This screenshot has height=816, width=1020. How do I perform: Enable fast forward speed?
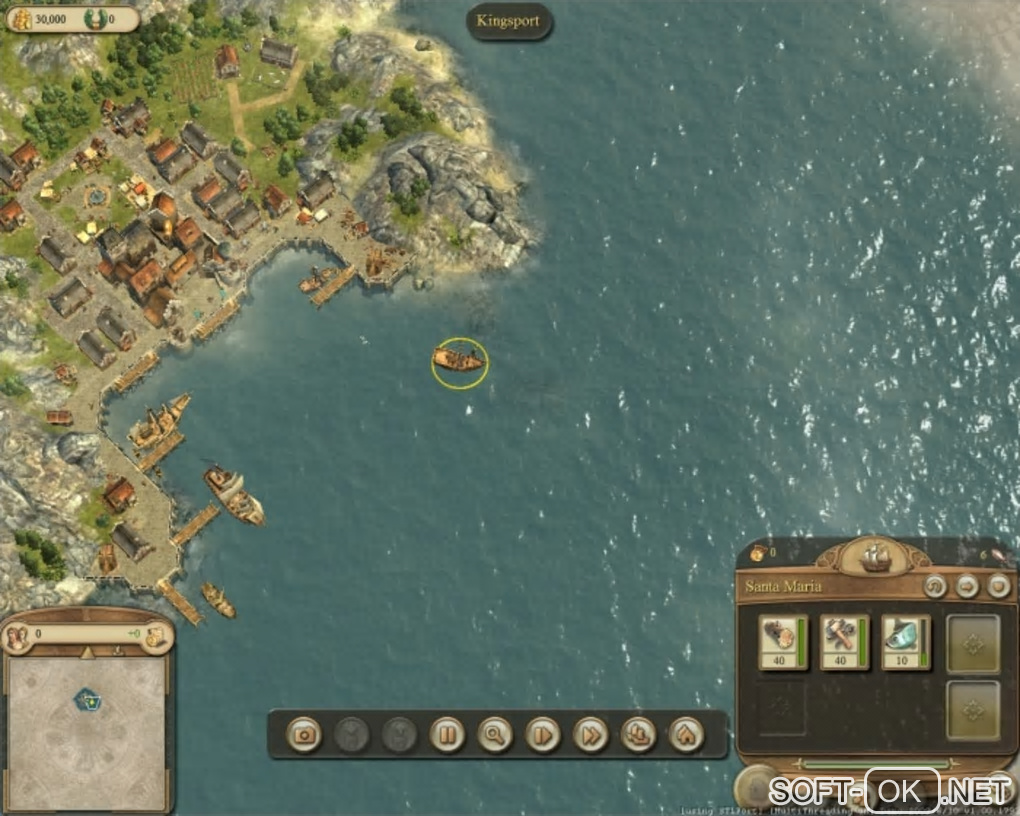pos(590,735)
